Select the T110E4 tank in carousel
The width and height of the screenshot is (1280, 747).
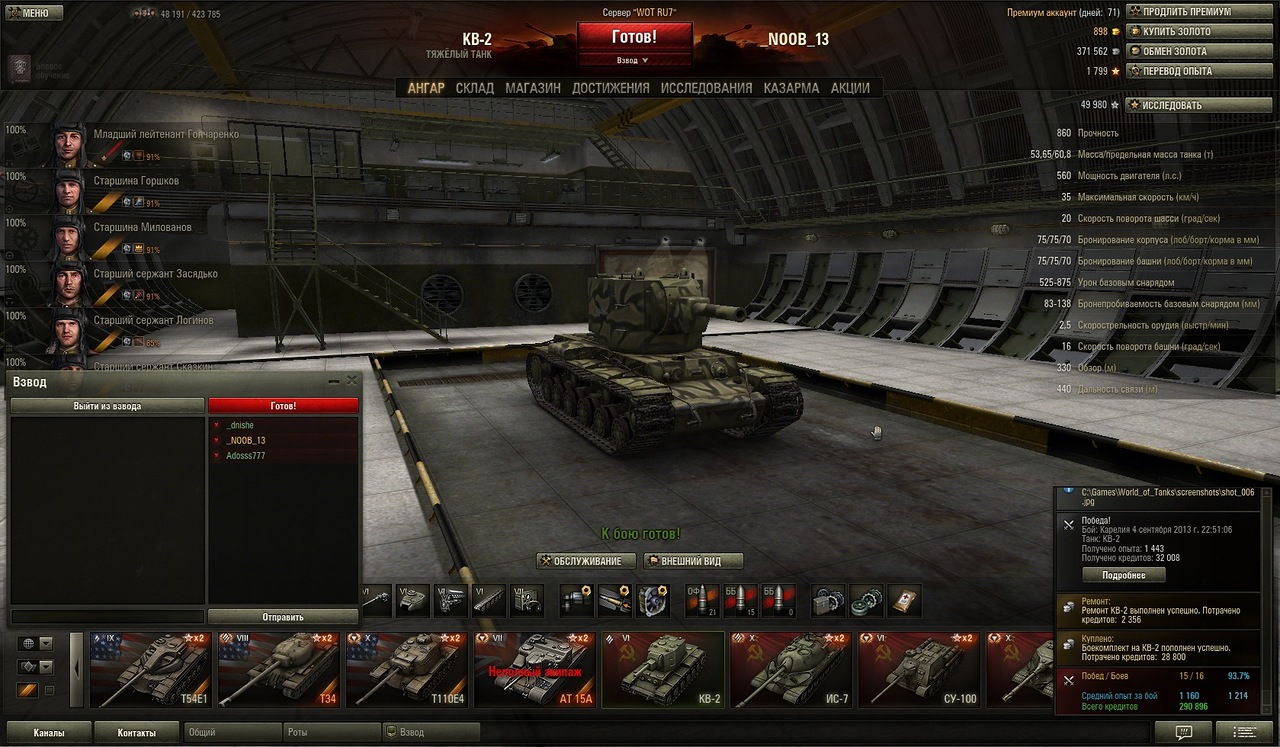pos(406,670)
